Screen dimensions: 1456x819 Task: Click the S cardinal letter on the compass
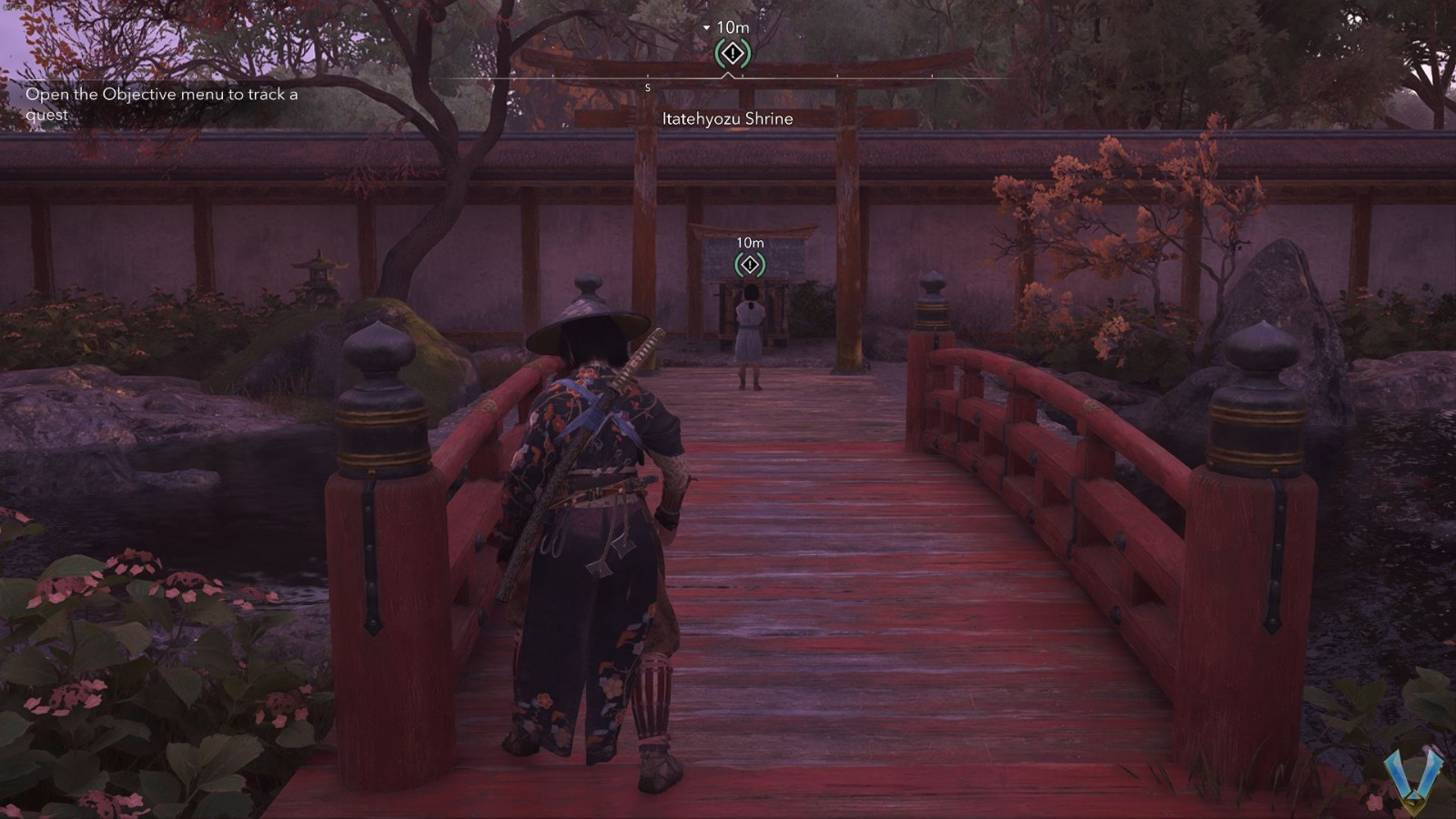(x=648, y=87)
